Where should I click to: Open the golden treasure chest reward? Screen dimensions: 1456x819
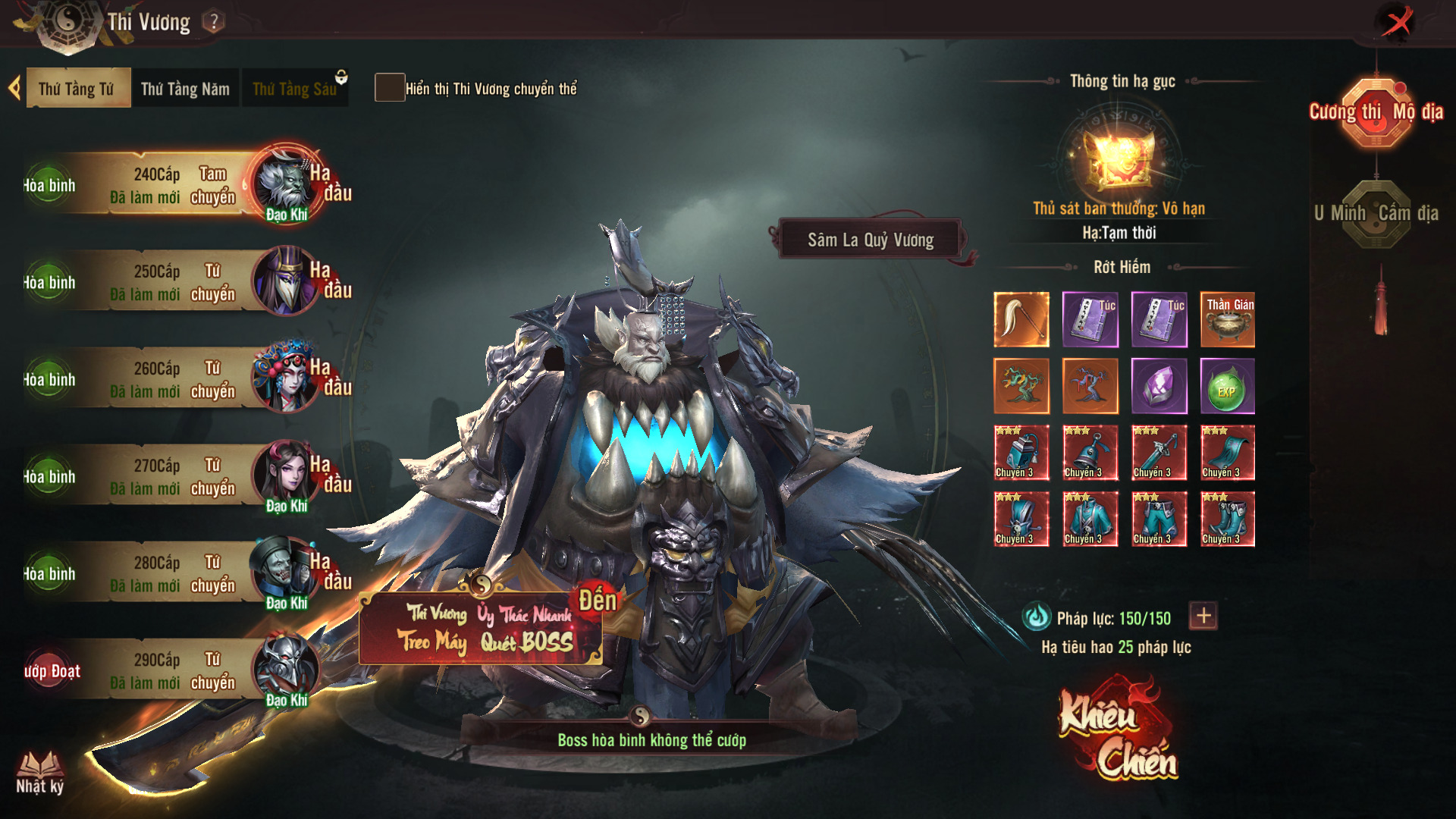pos(1119,158)
